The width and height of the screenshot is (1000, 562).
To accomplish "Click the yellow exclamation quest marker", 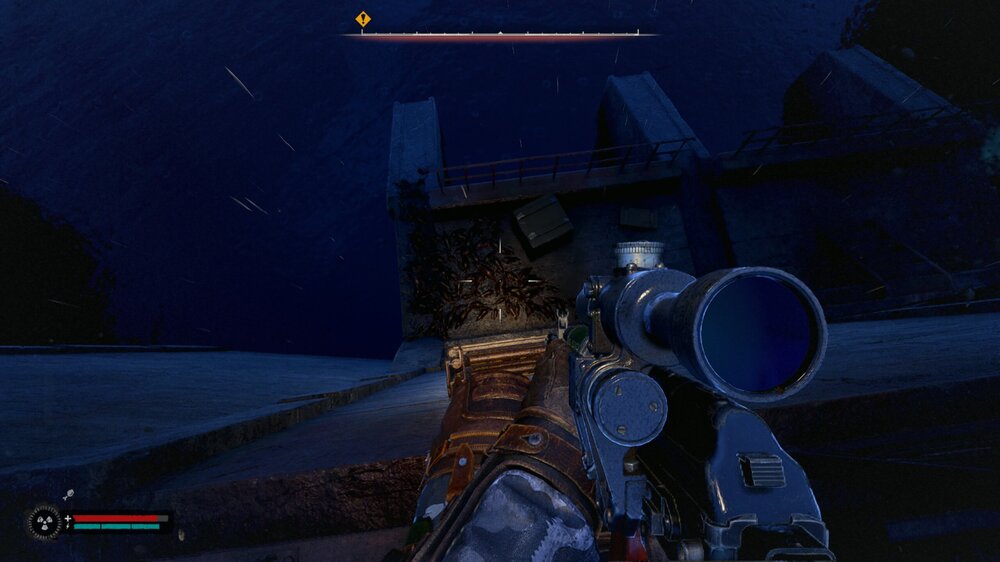I will click(363, 18).
